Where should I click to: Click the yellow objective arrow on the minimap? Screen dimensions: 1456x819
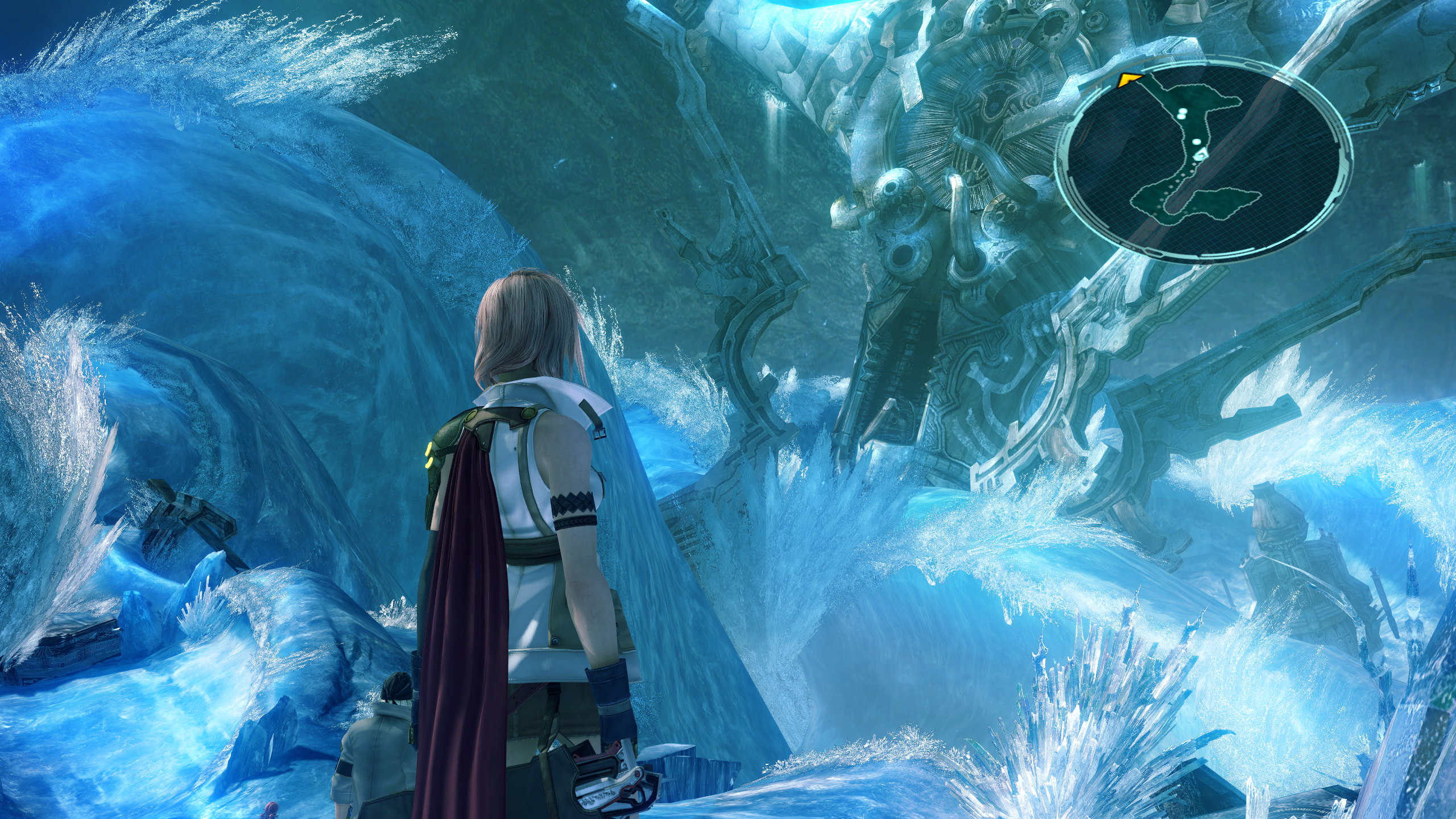[x=1129, y=81]
